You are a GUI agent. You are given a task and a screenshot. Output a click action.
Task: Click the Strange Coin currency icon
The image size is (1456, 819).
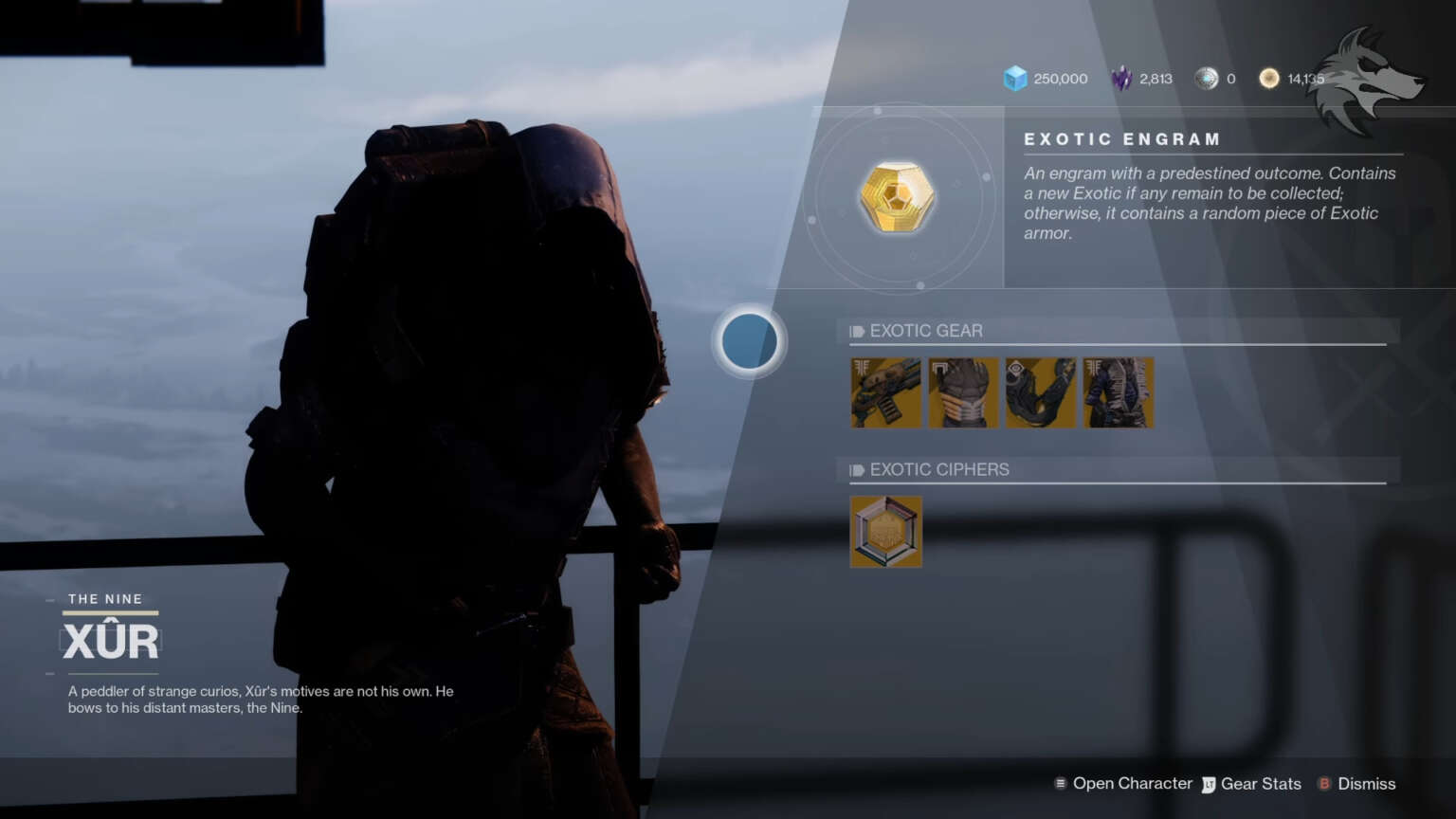1207,79
